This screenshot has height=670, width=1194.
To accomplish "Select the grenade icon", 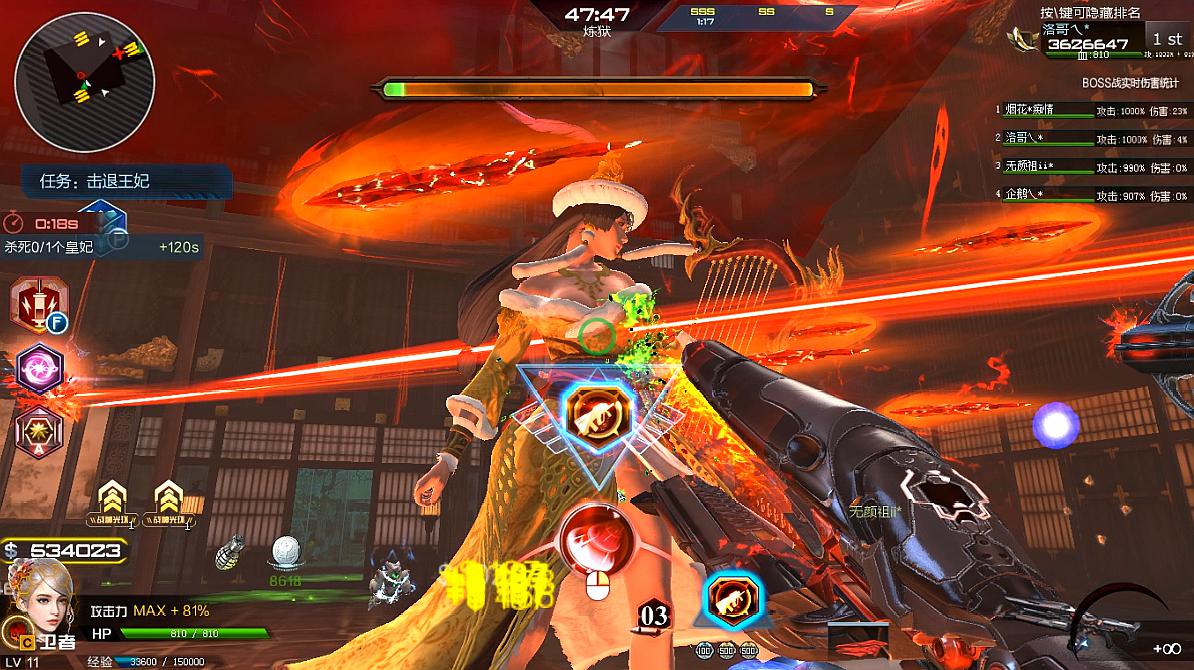I will coord(230,553).
